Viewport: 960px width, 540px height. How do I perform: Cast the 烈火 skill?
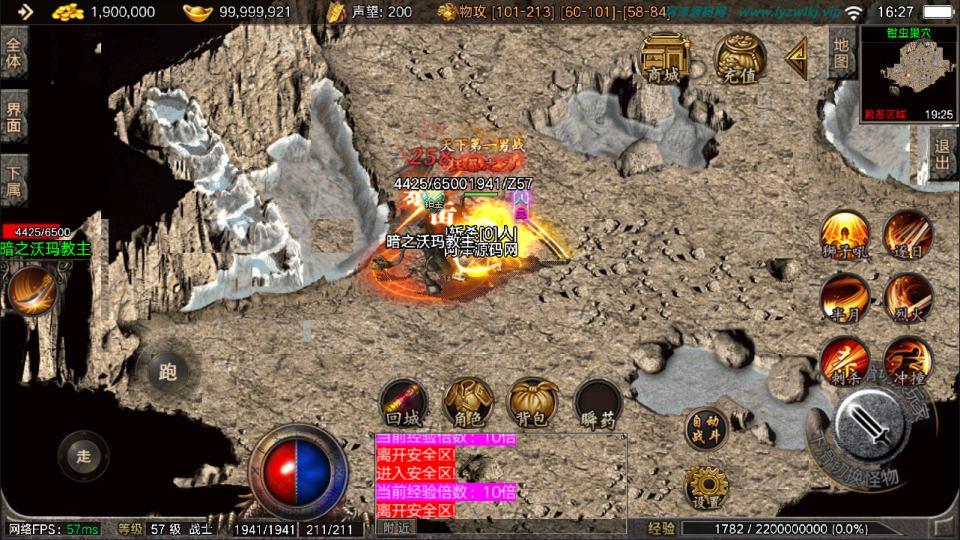coord(908,298)
